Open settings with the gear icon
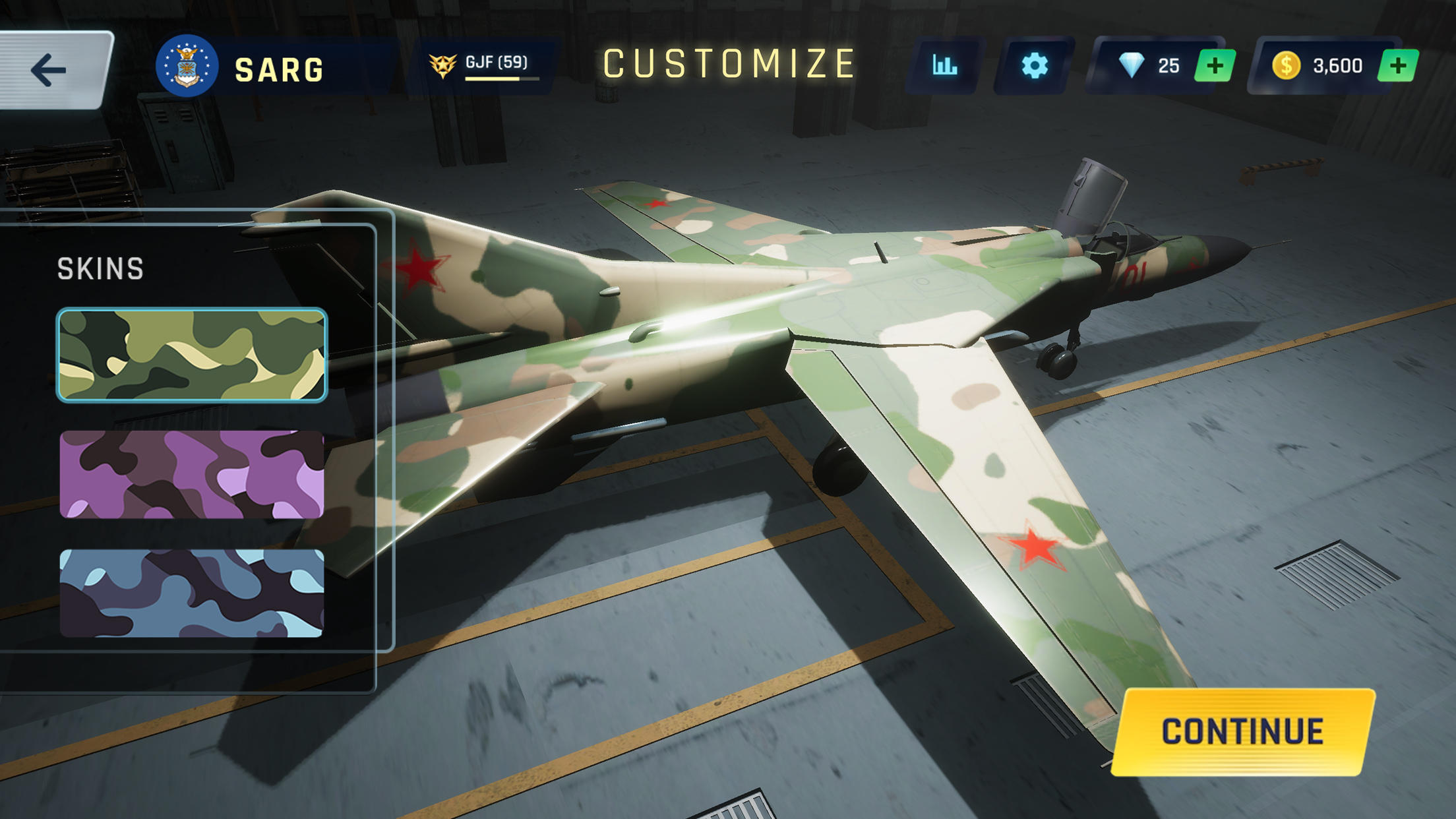Screen dimensions: 1456x819 [x=1034, y=66]
